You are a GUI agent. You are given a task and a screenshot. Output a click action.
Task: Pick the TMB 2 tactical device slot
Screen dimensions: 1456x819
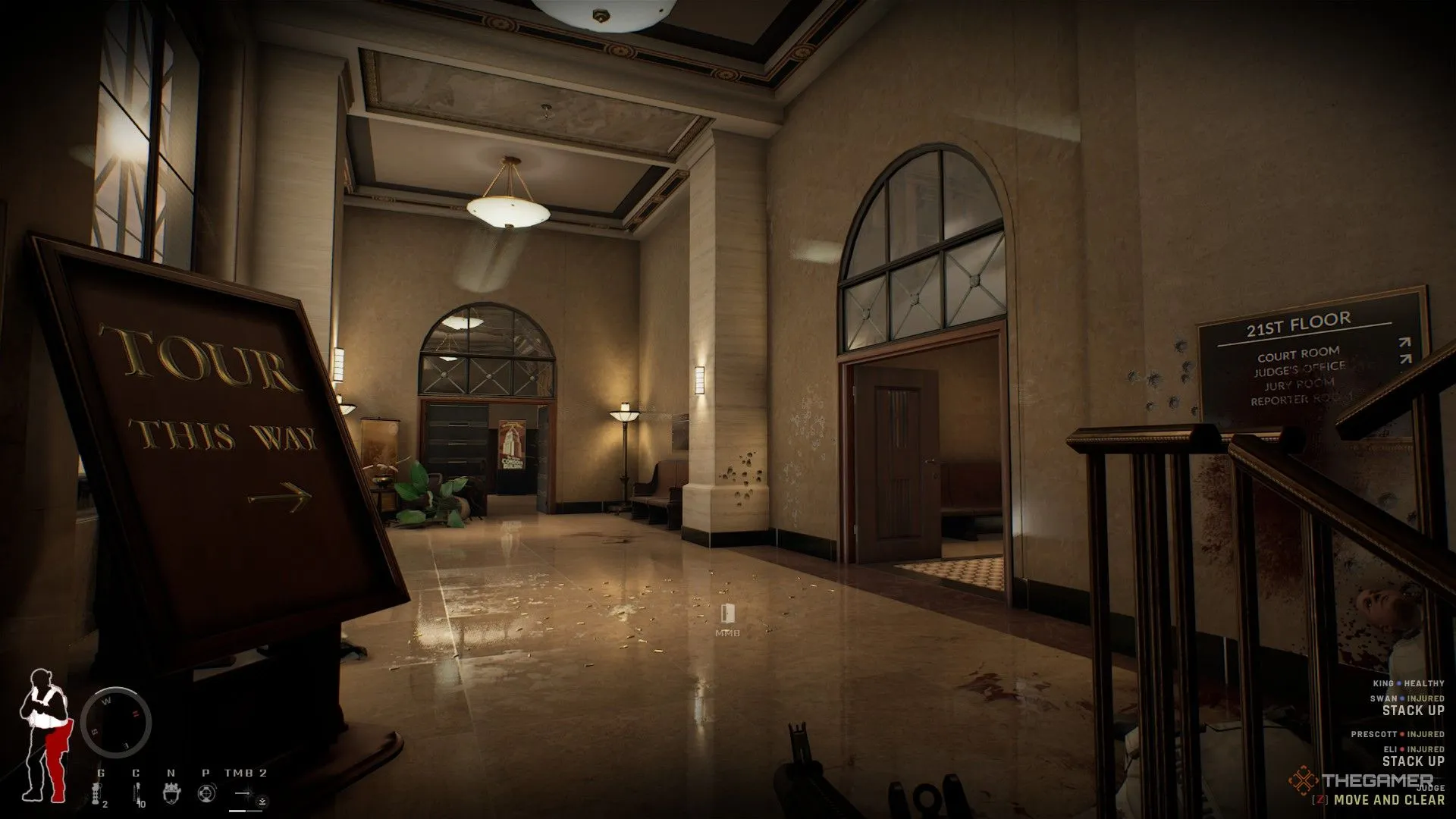point(245,794)
